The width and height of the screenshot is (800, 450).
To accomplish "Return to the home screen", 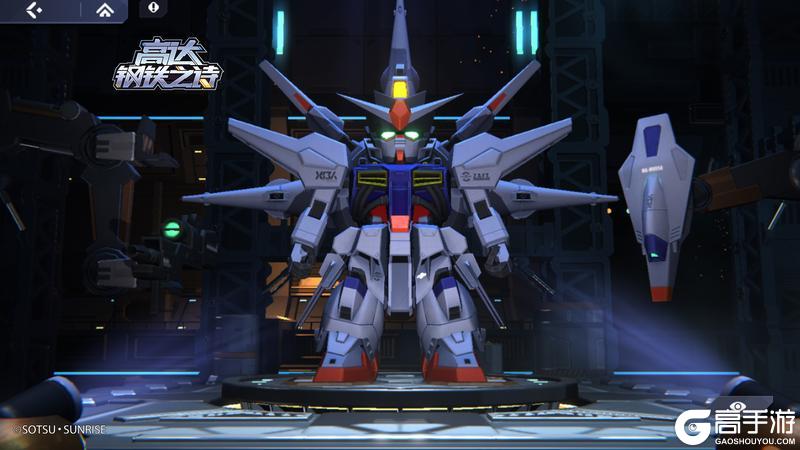I will [105, 10].
